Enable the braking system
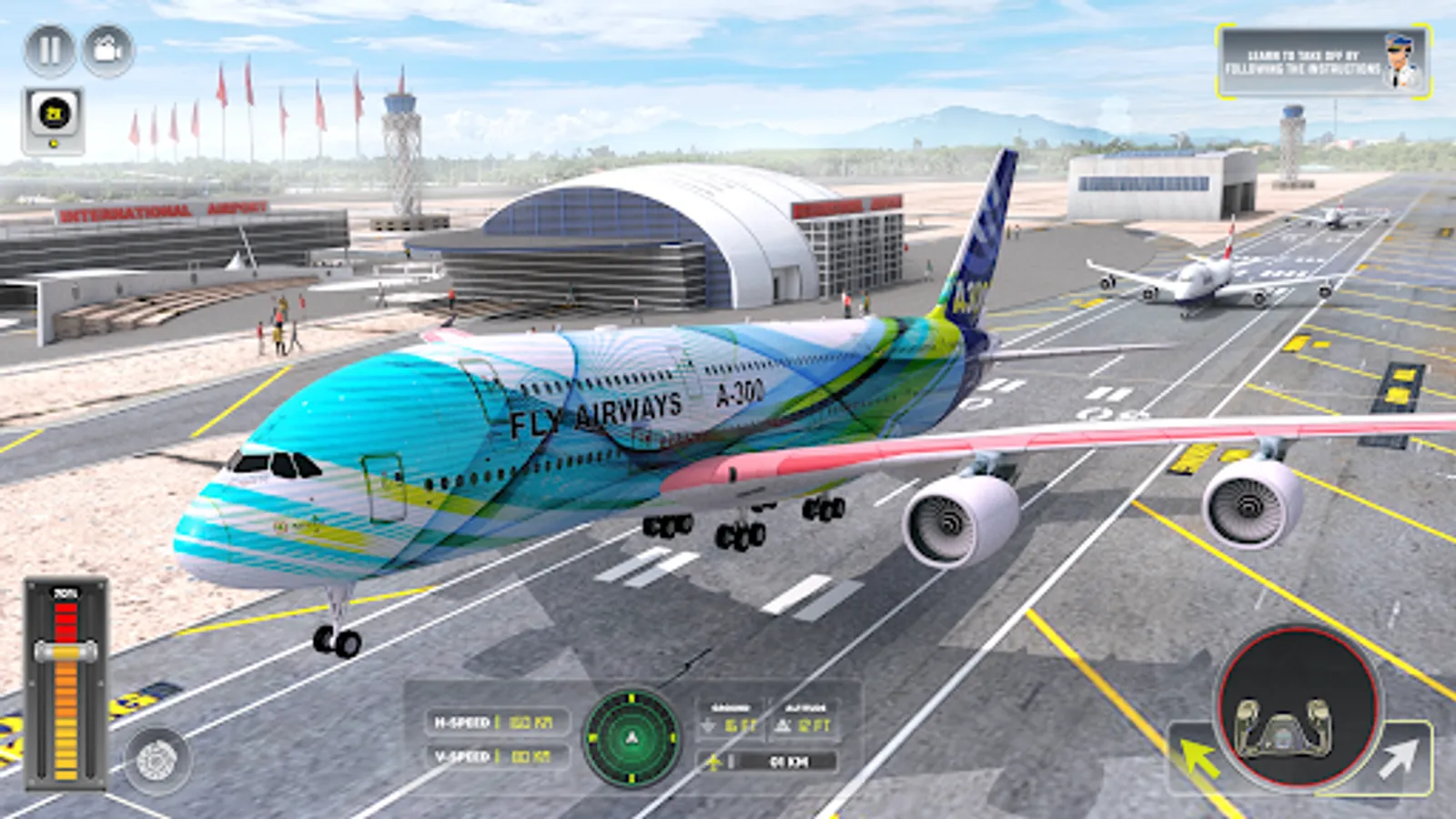1456x819 pixels. [153, 760]
